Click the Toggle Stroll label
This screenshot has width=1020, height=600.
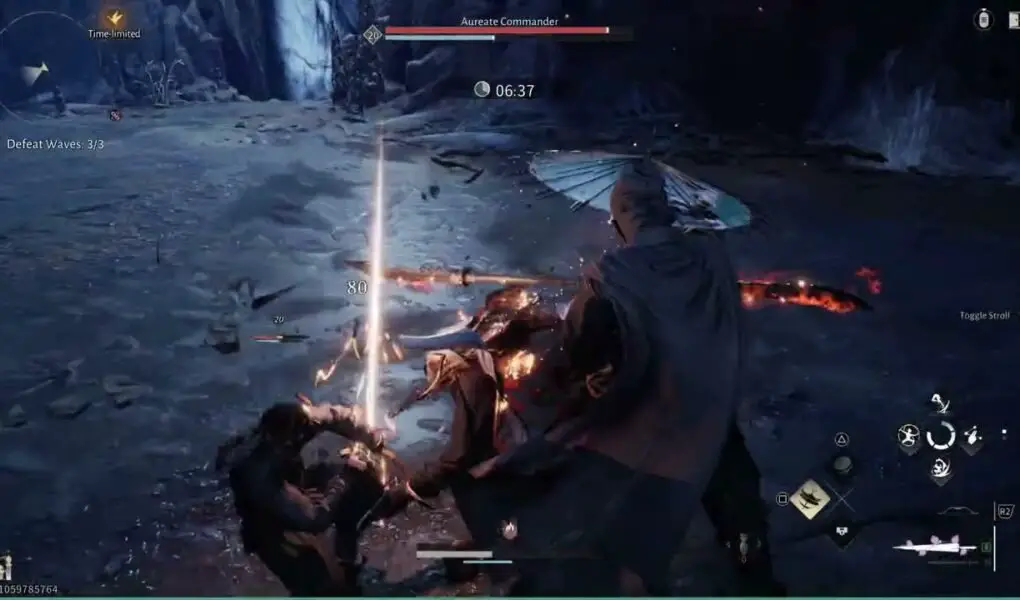click(984, 316)
